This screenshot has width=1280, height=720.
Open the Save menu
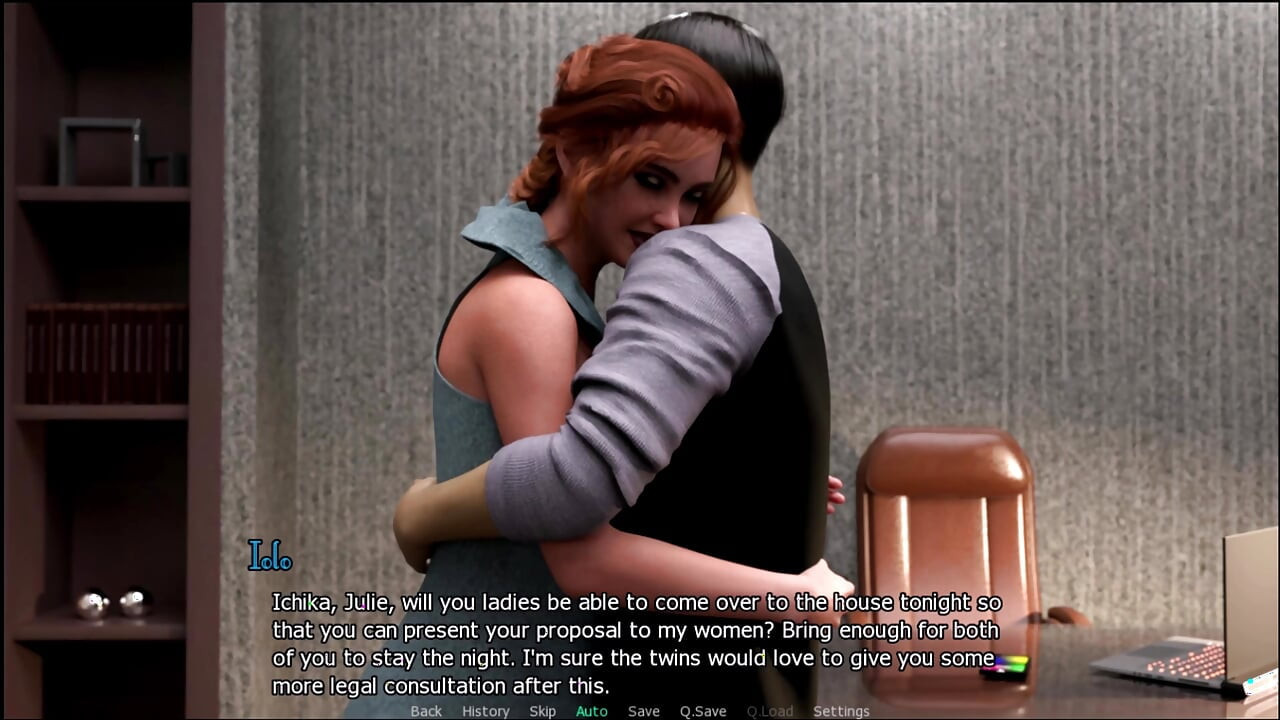pos(644,711)
